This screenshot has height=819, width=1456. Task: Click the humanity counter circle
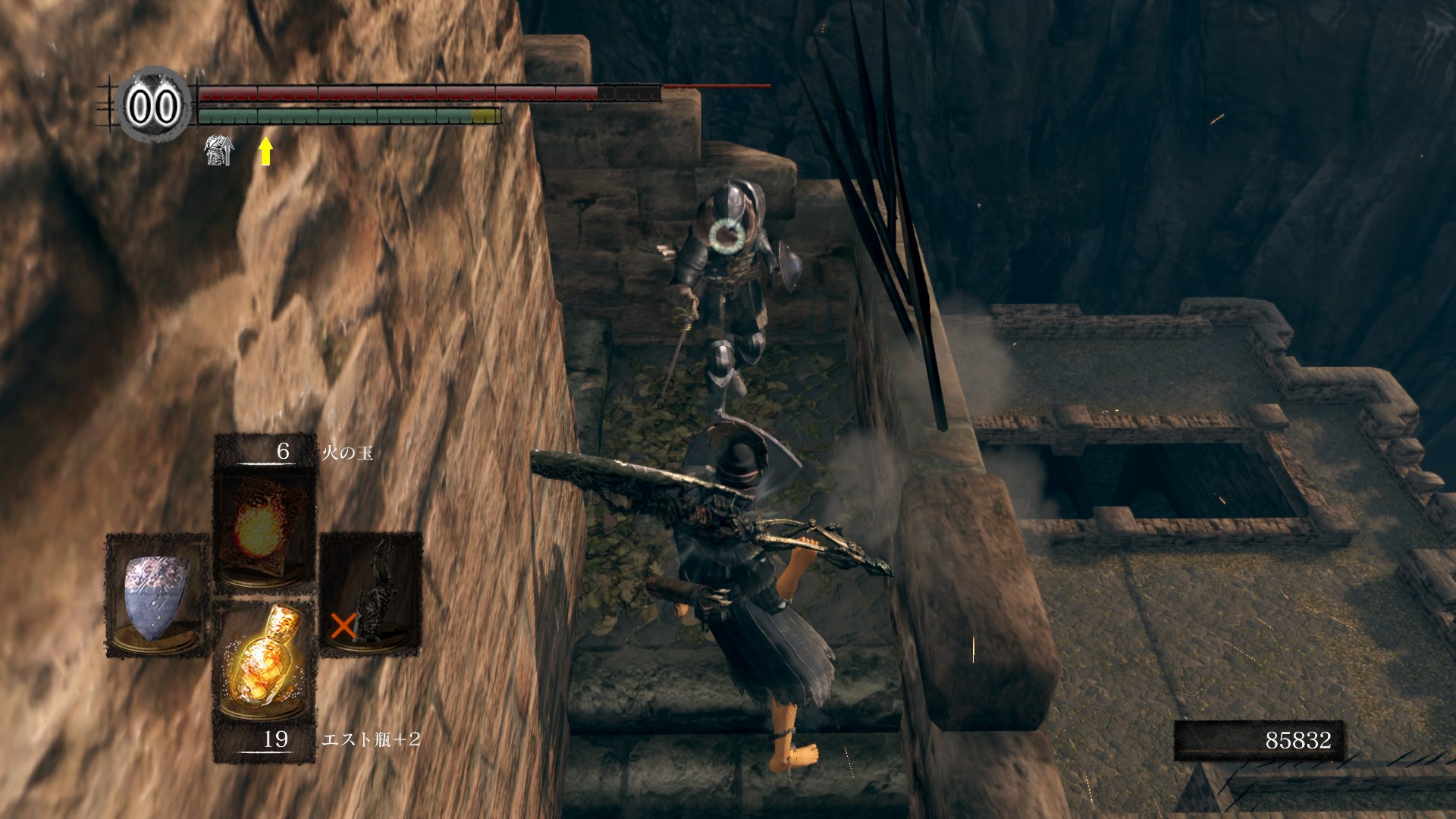[153, 105]
